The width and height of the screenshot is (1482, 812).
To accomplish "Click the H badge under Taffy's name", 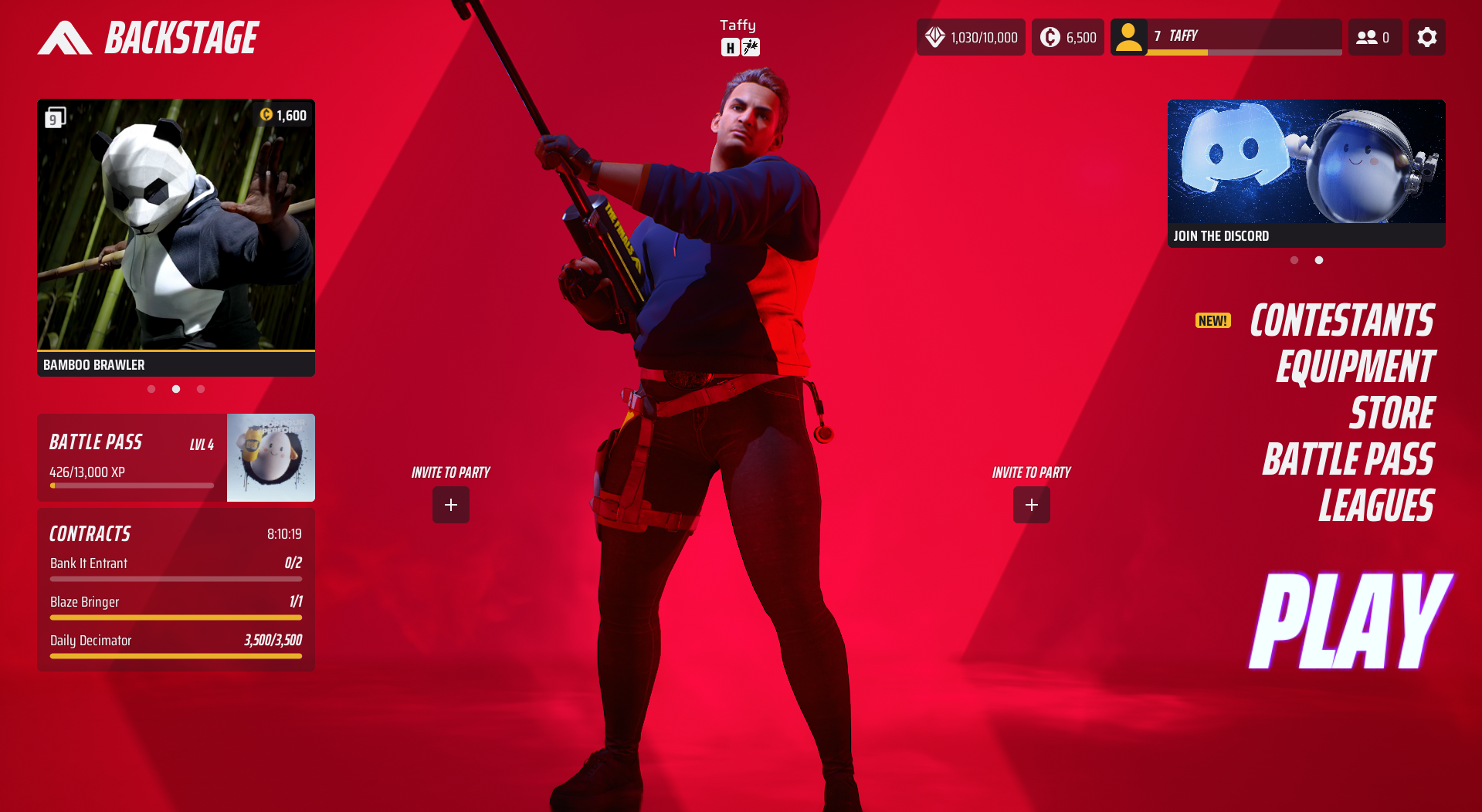I will point(729,48).
